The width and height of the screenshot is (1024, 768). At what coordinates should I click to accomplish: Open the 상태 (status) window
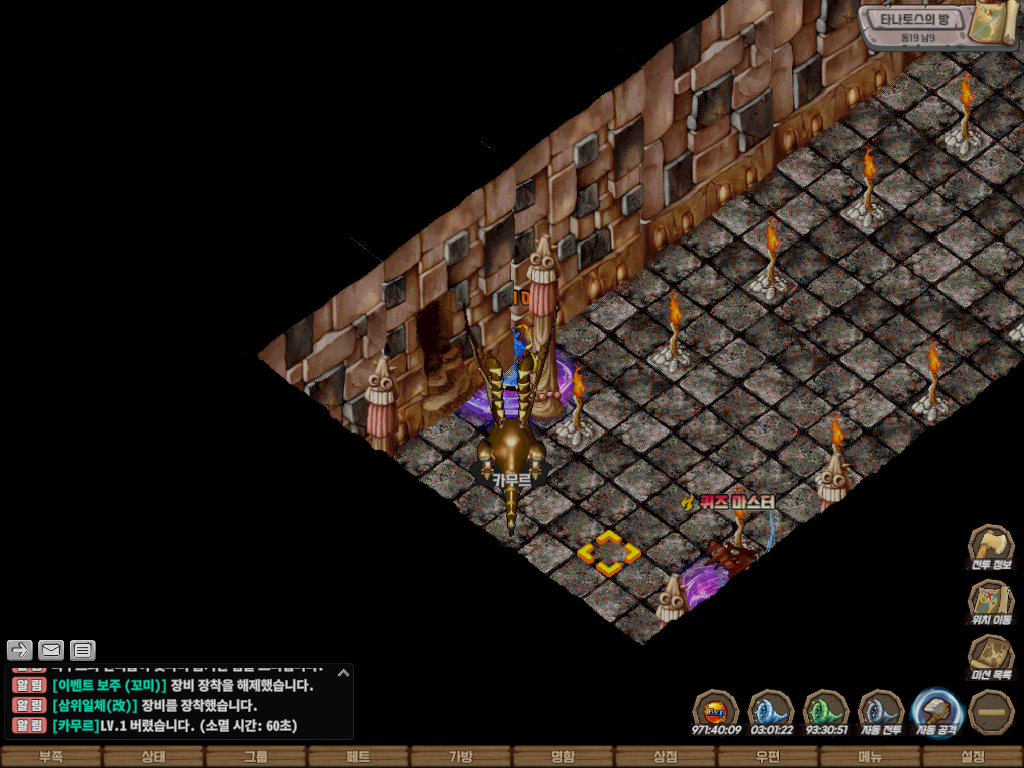[153, 757]
